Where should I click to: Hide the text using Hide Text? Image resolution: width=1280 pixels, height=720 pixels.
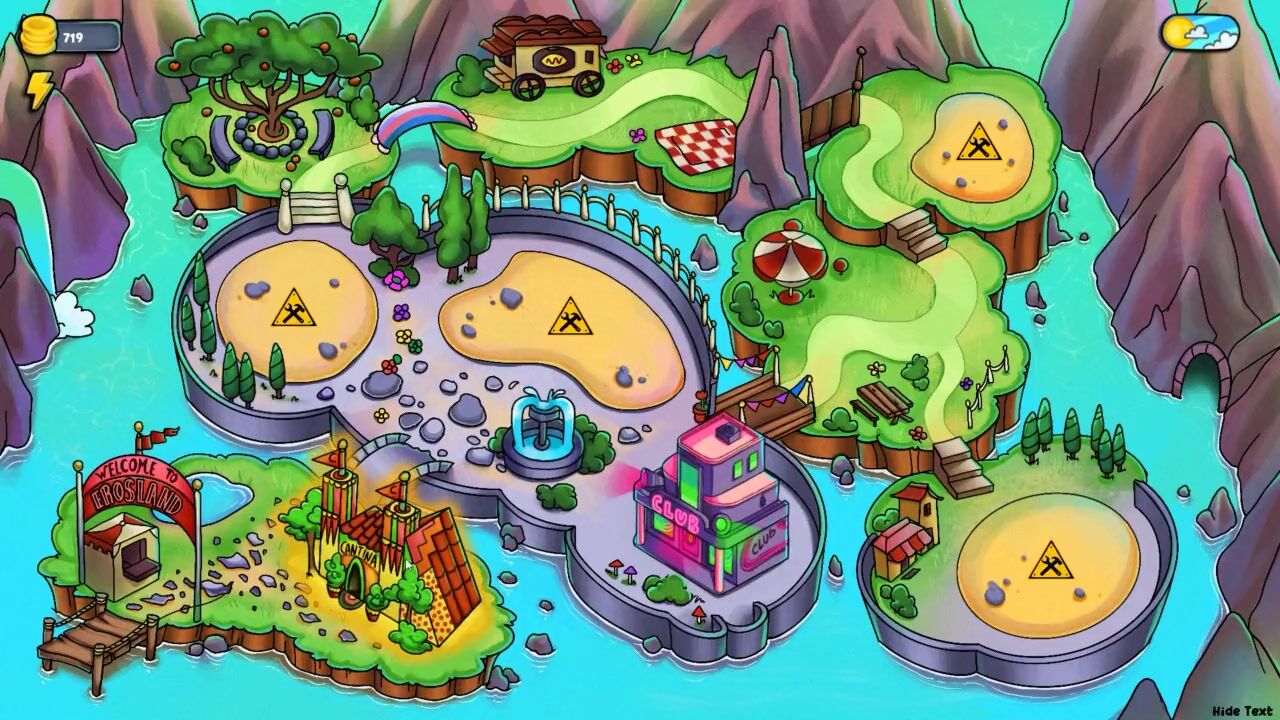pyautogui.click(x=1241, y=711)
